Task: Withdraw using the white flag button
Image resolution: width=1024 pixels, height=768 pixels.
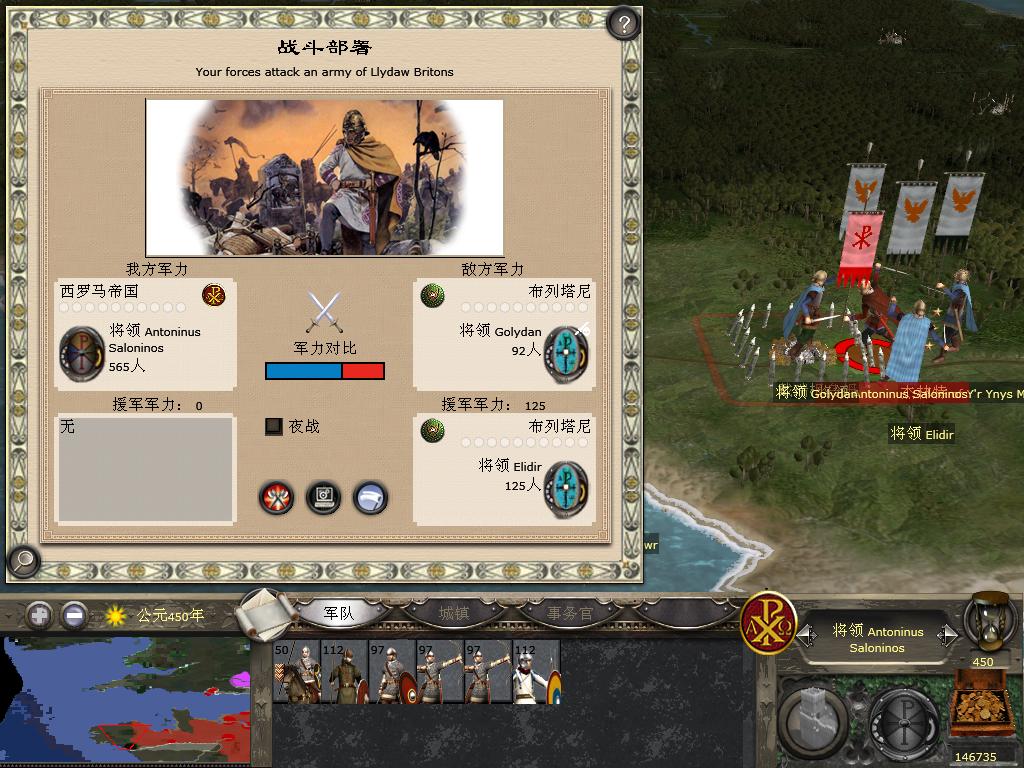Action: coord(370,497)
